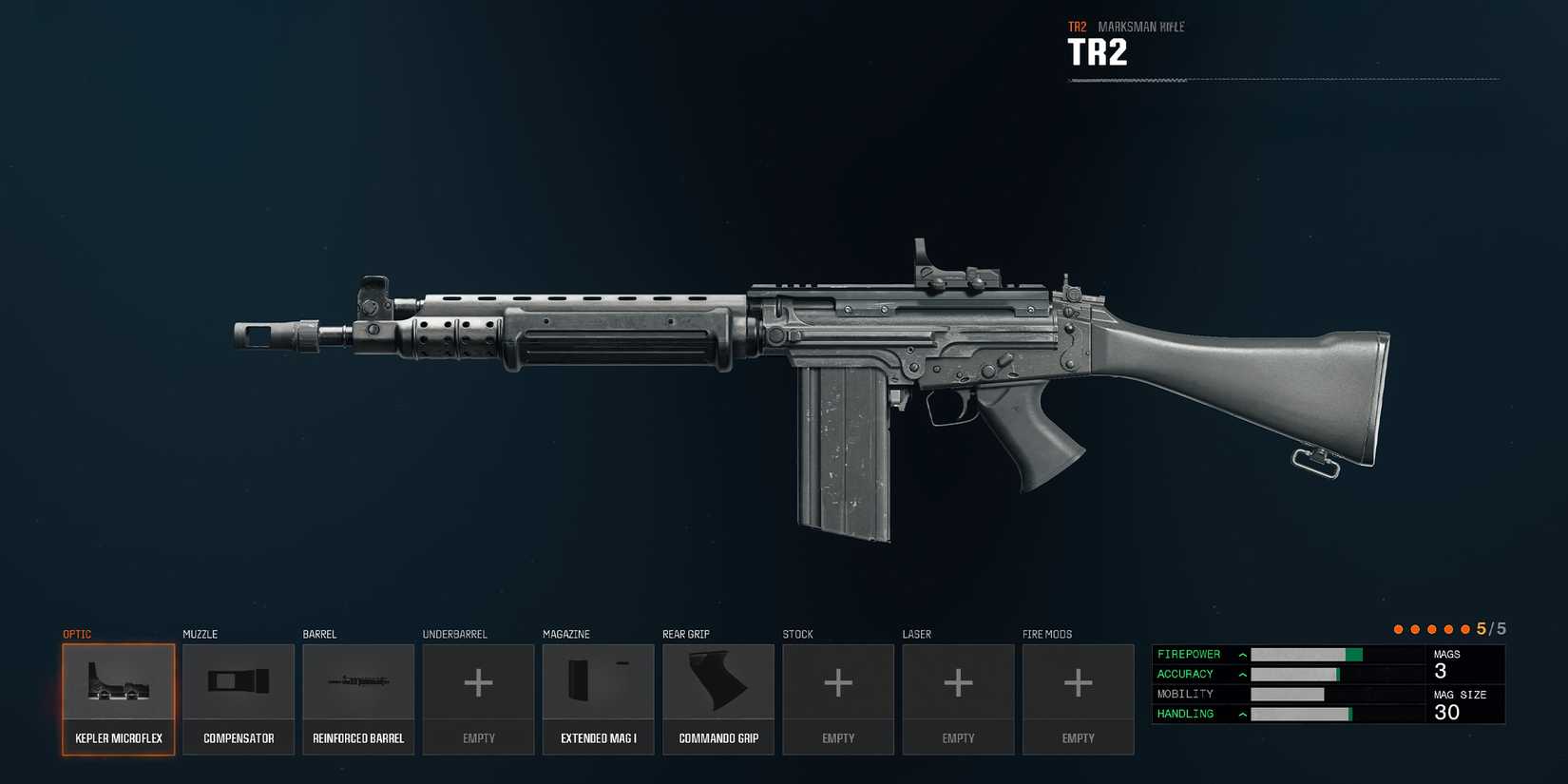
Task: Click the Magazine category label
Action: [567, 634]
